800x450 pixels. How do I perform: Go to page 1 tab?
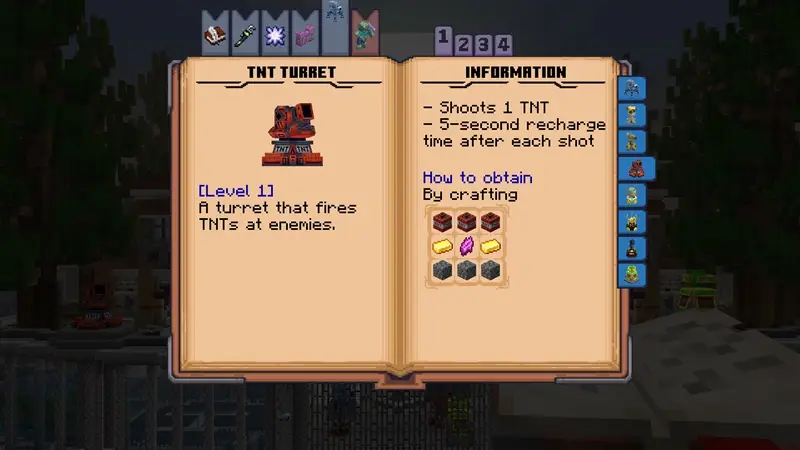click(443, 38)
